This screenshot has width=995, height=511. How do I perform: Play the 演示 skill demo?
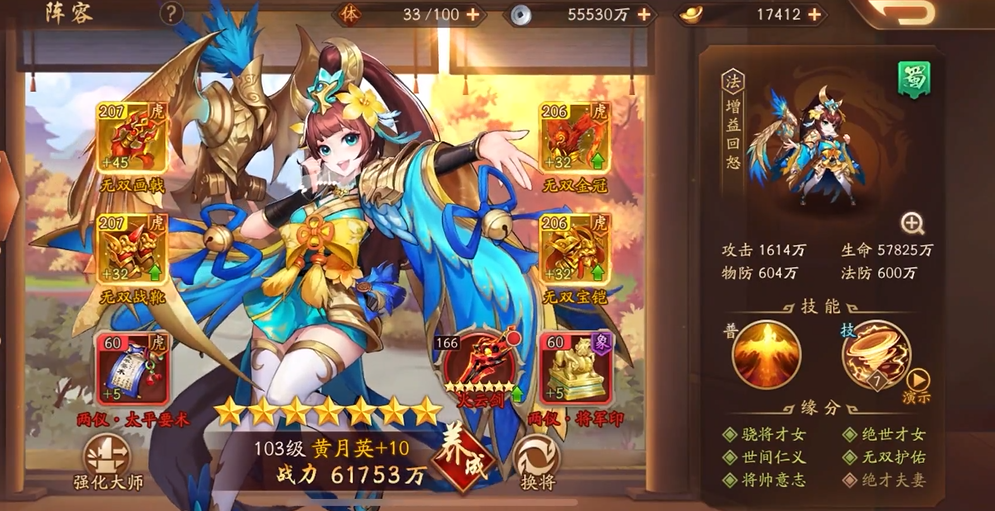point(917,385)
